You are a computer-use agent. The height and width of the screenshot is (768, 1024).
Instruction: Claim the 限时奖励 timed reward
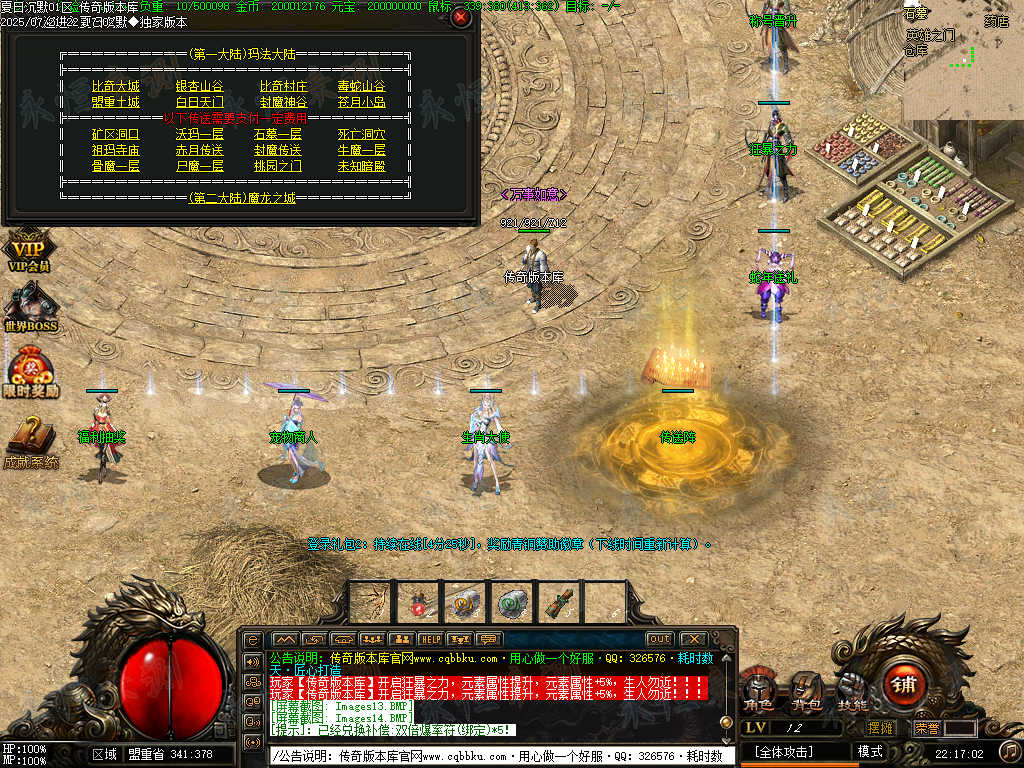click(30, 370)
